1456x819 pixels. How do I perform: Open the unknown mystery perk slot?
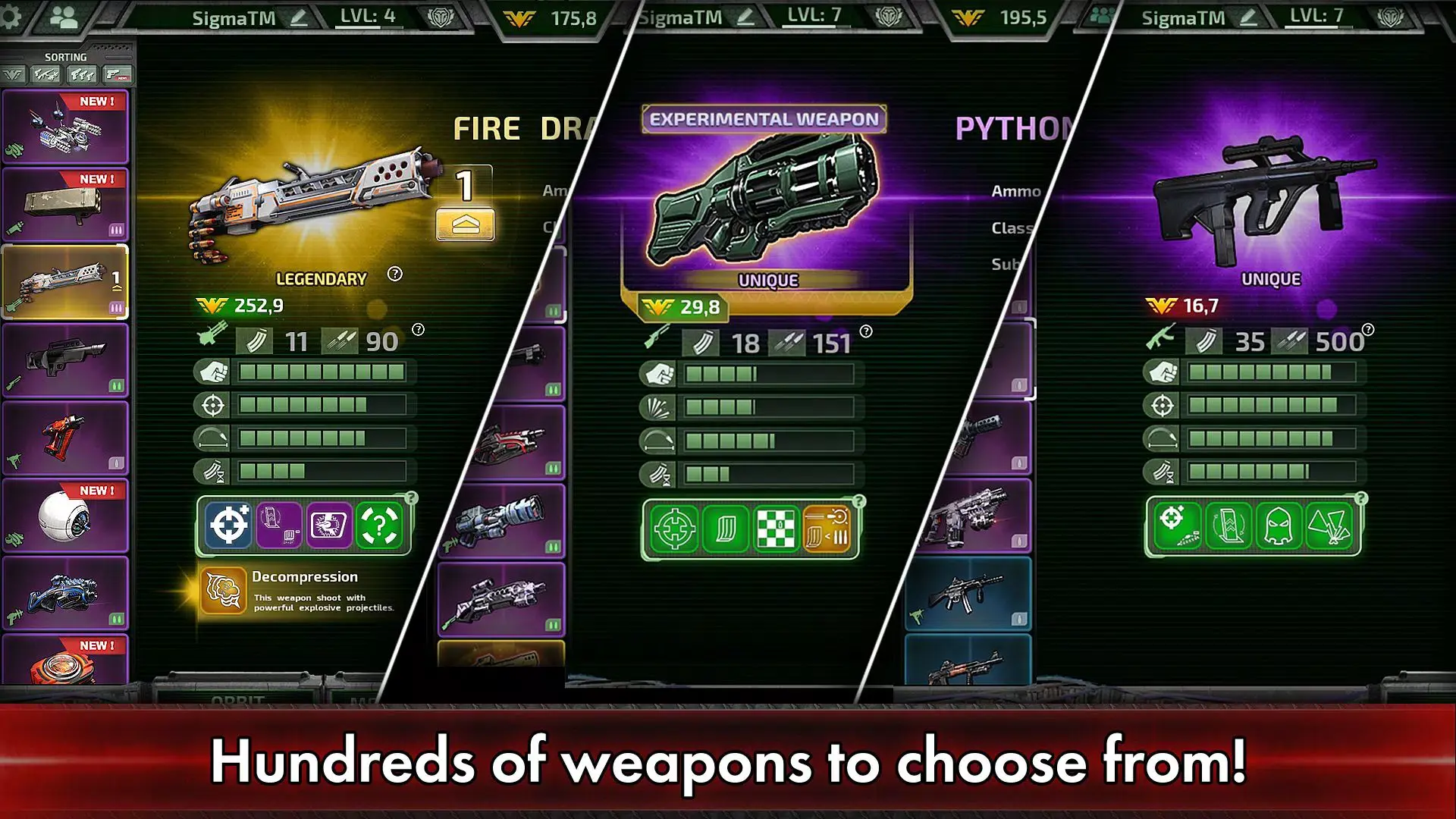point(378,526)
